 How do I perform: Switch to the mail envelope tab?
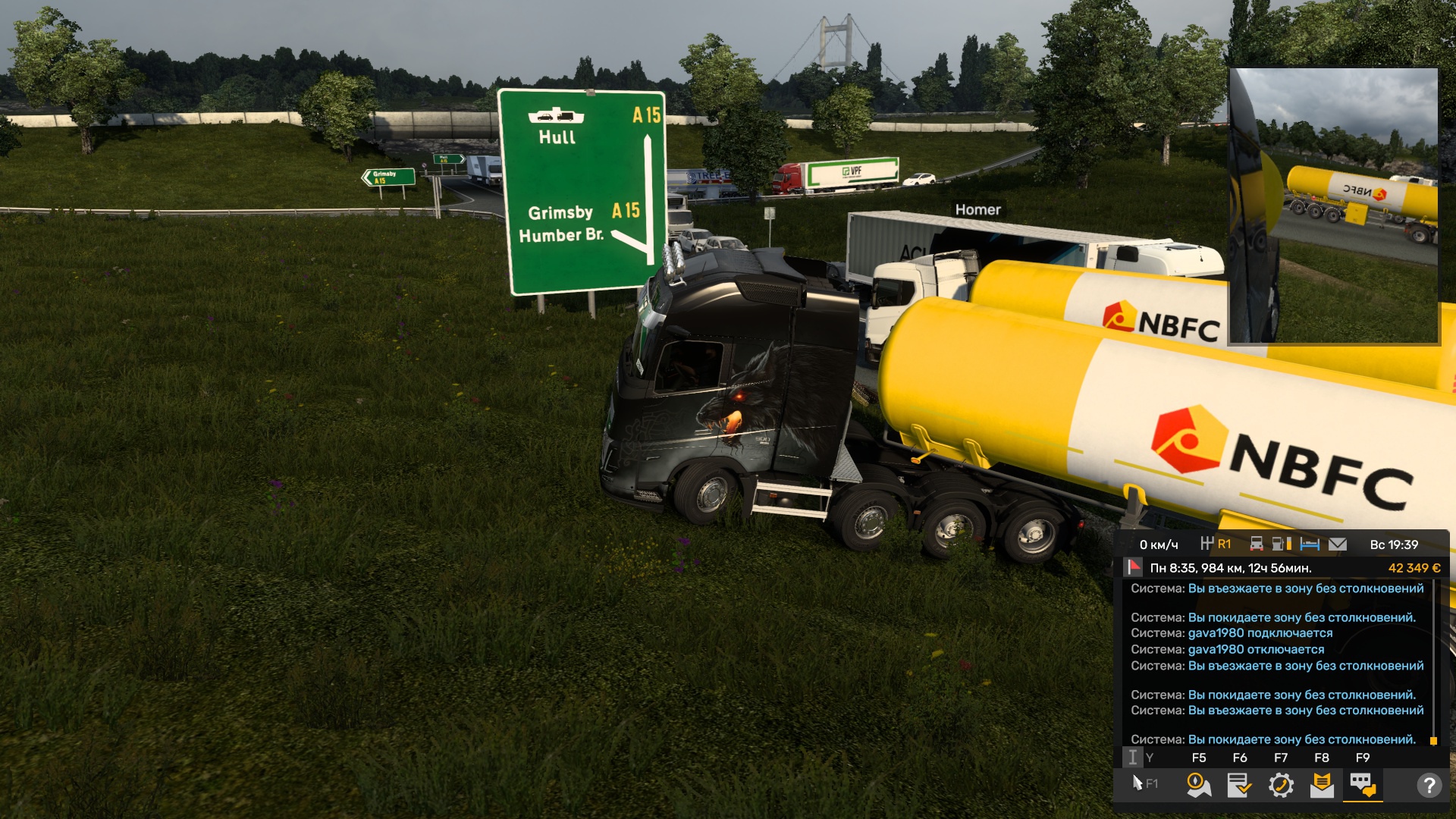[x=1322, y=785]
